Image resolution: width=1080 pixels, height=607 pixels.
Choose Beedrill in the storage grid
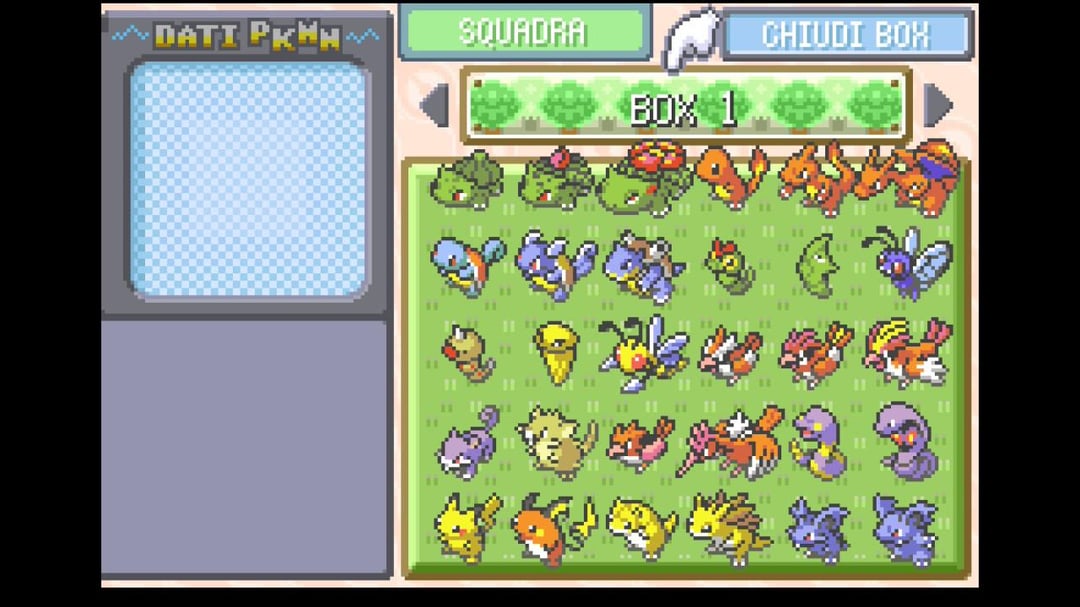coord(642,353)
